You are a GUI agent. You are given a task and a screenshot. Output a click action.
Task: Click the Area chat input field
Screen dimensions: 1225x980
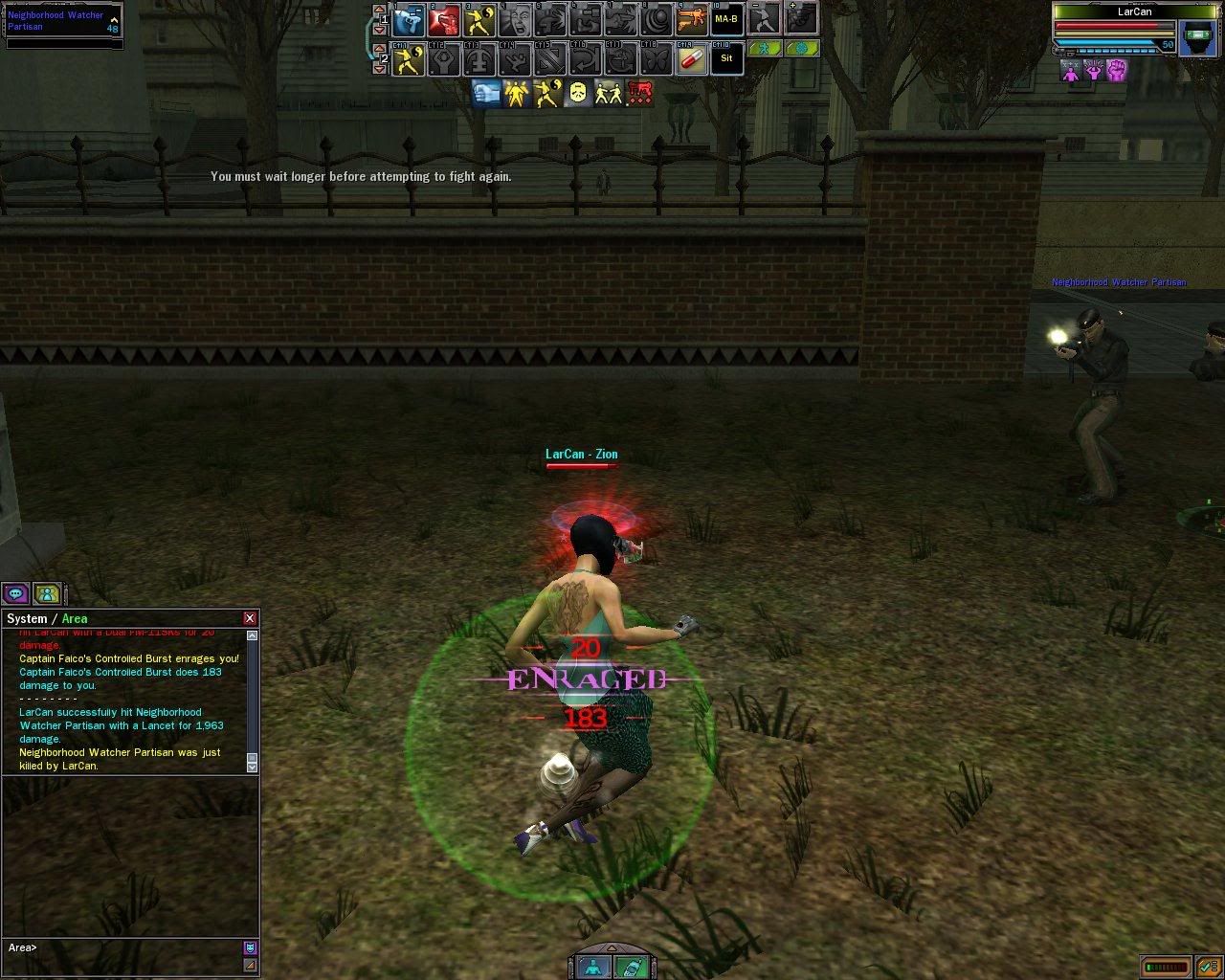click(124, 947)
